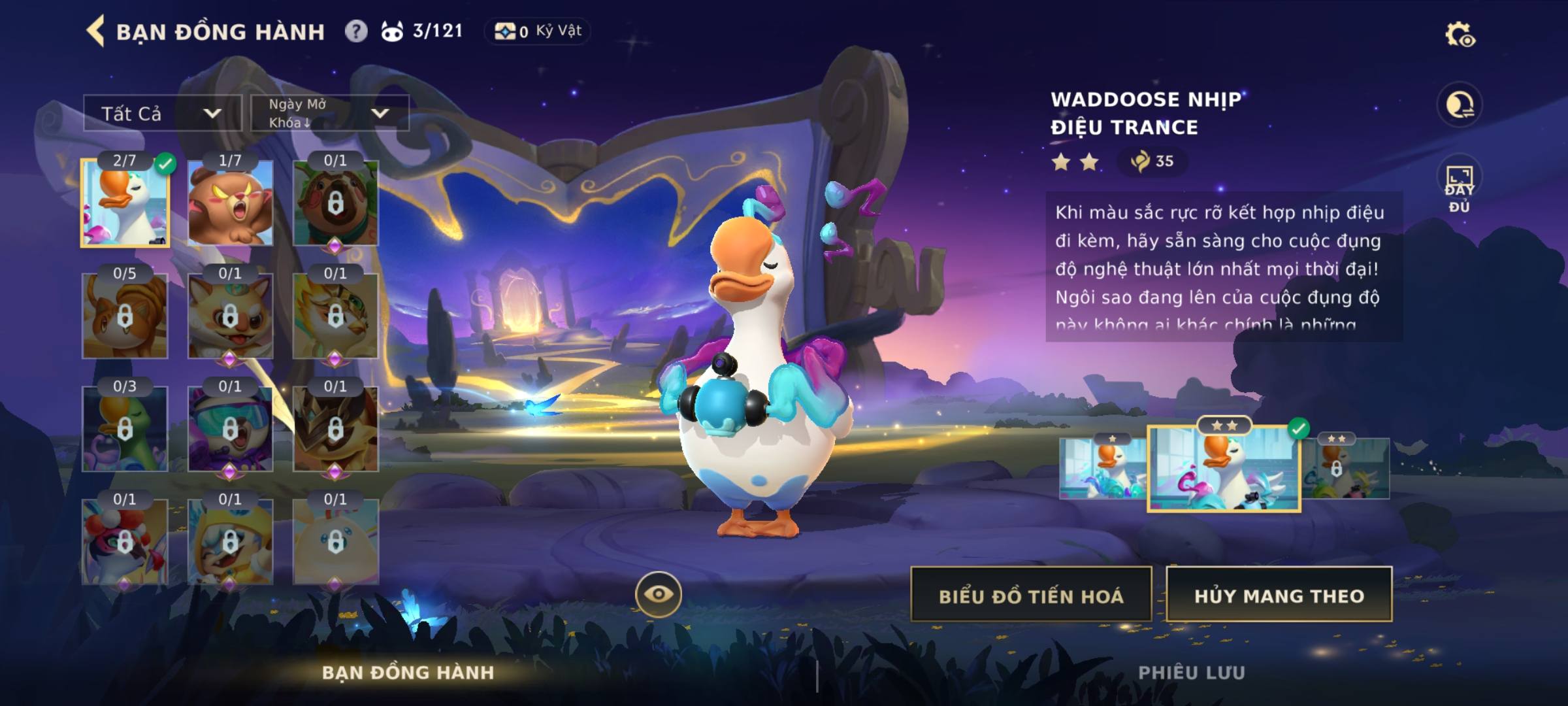Viewport: 1568px width, 706px height.
Task: Click the HỦY MANG THEO button
Action: point(1279,595)
